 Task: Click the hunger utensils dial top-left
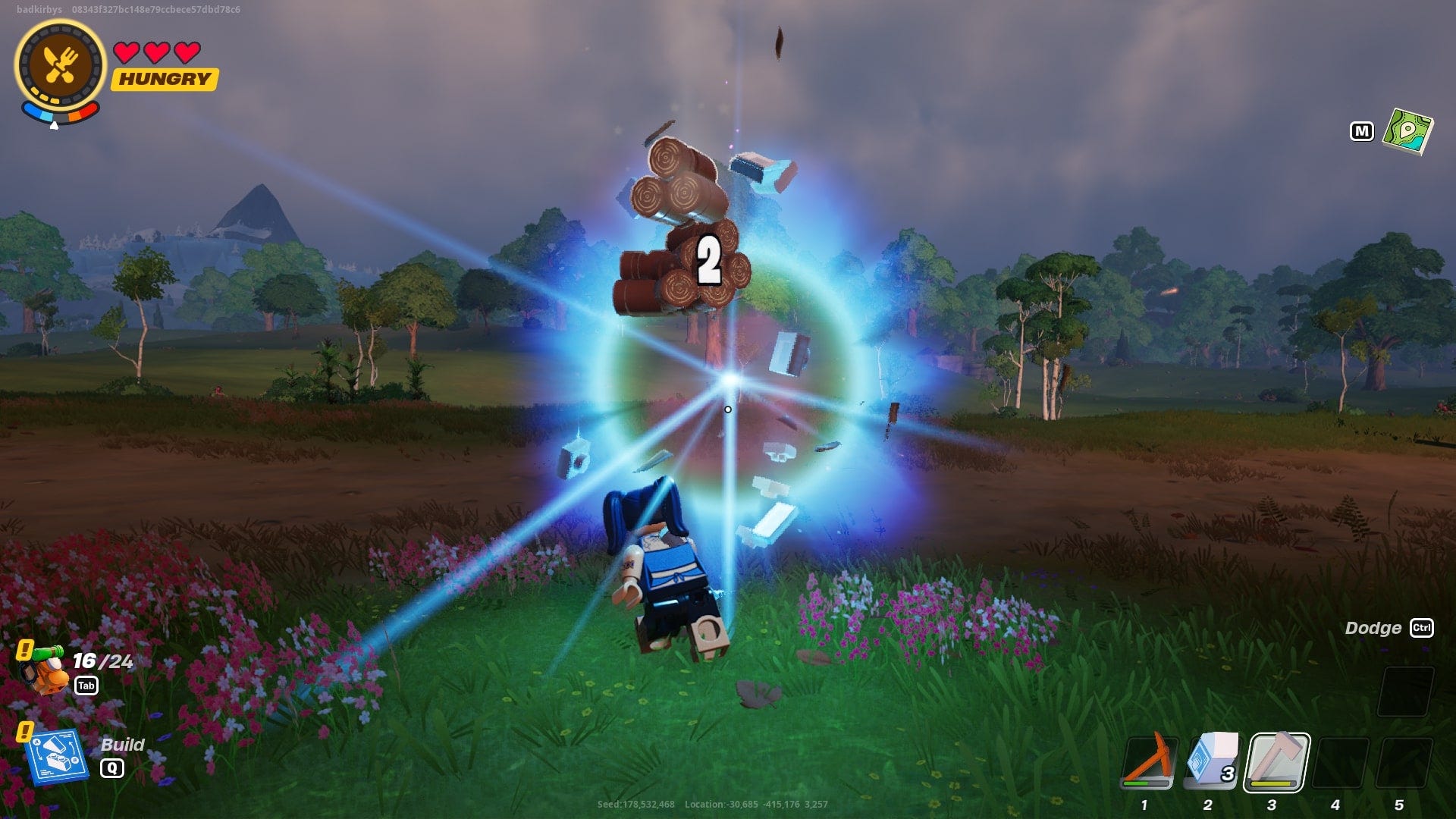click(59, 62)
